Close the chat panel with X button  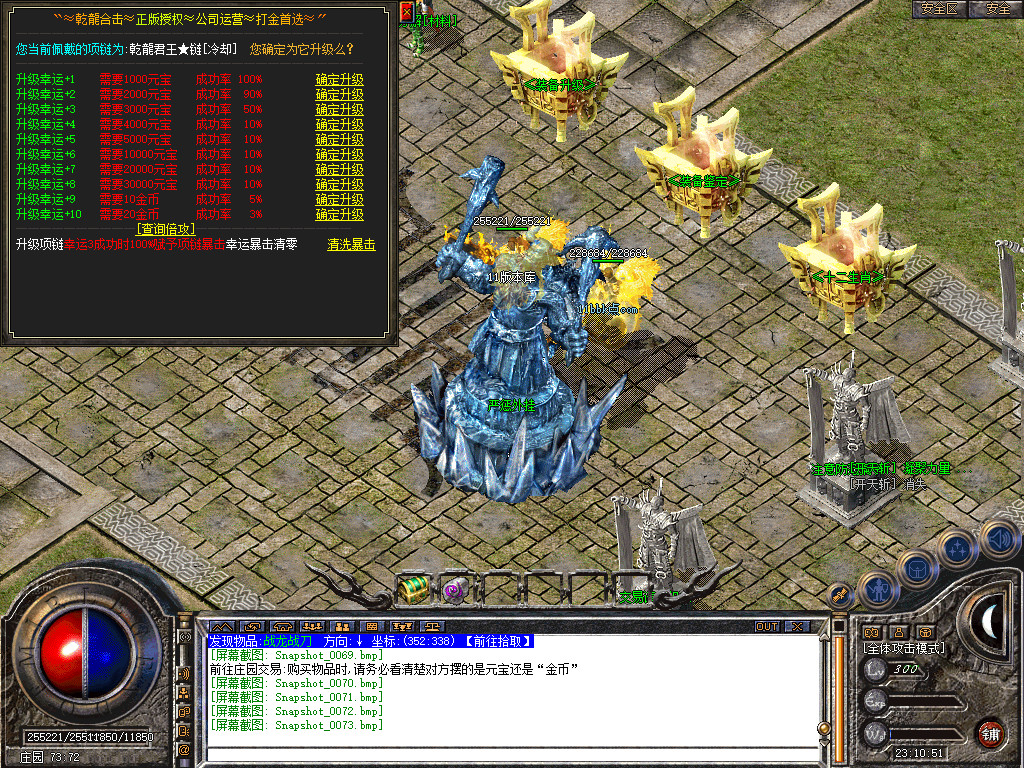797,627
